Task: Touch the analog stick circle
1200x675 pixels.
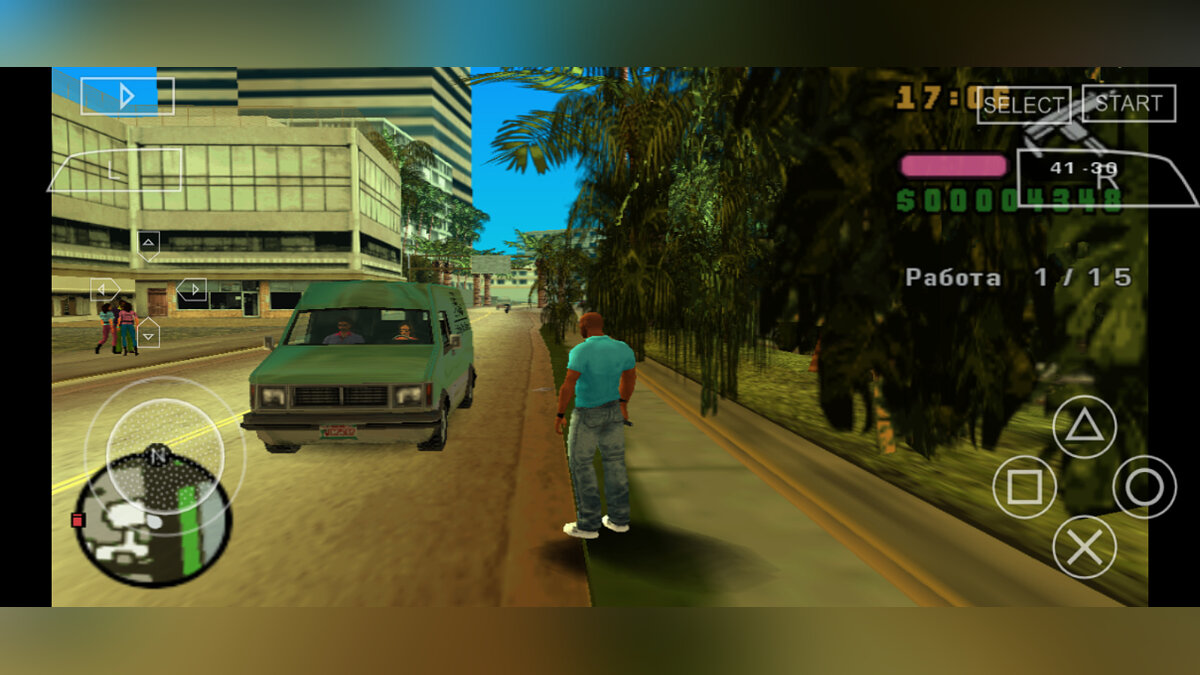Action: [158, 456]
